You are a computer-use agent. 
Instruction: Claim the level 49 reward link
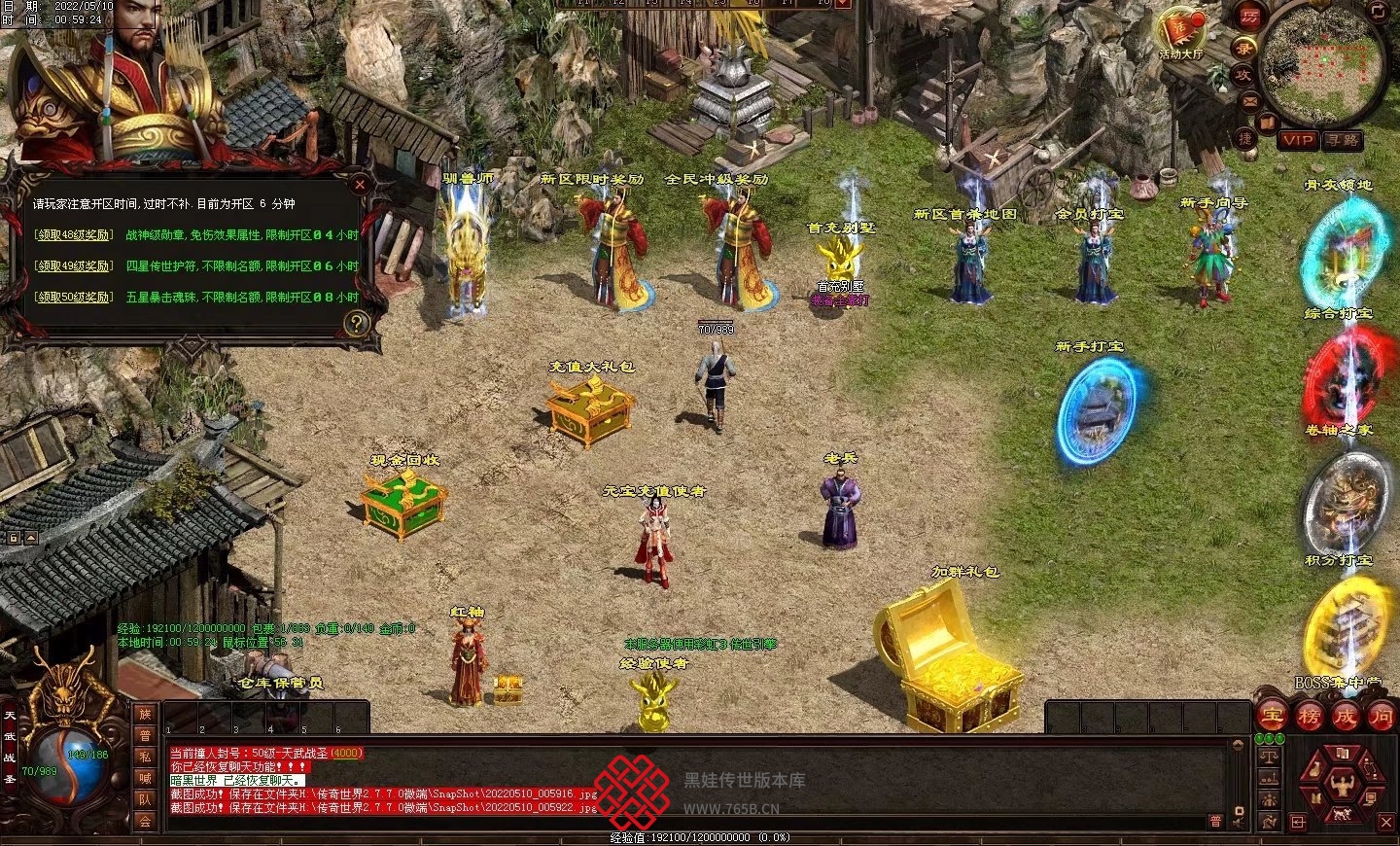point(74,265)
